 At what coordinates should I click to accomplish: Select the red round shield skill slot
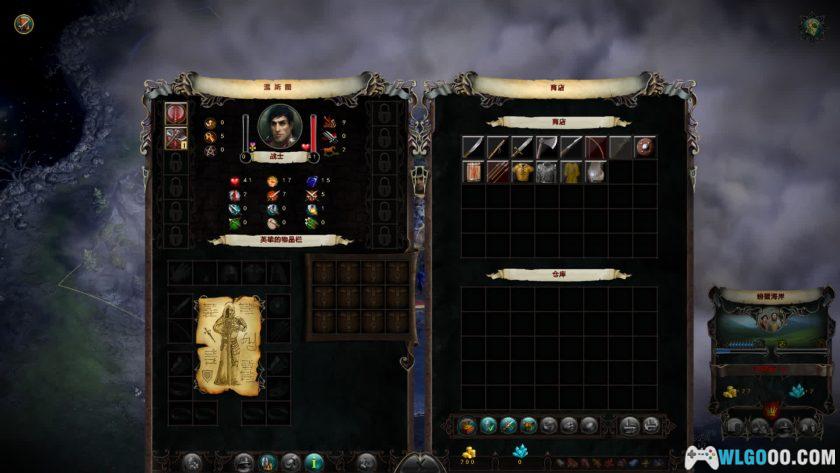pyautogui.click(x=177, y=114)
